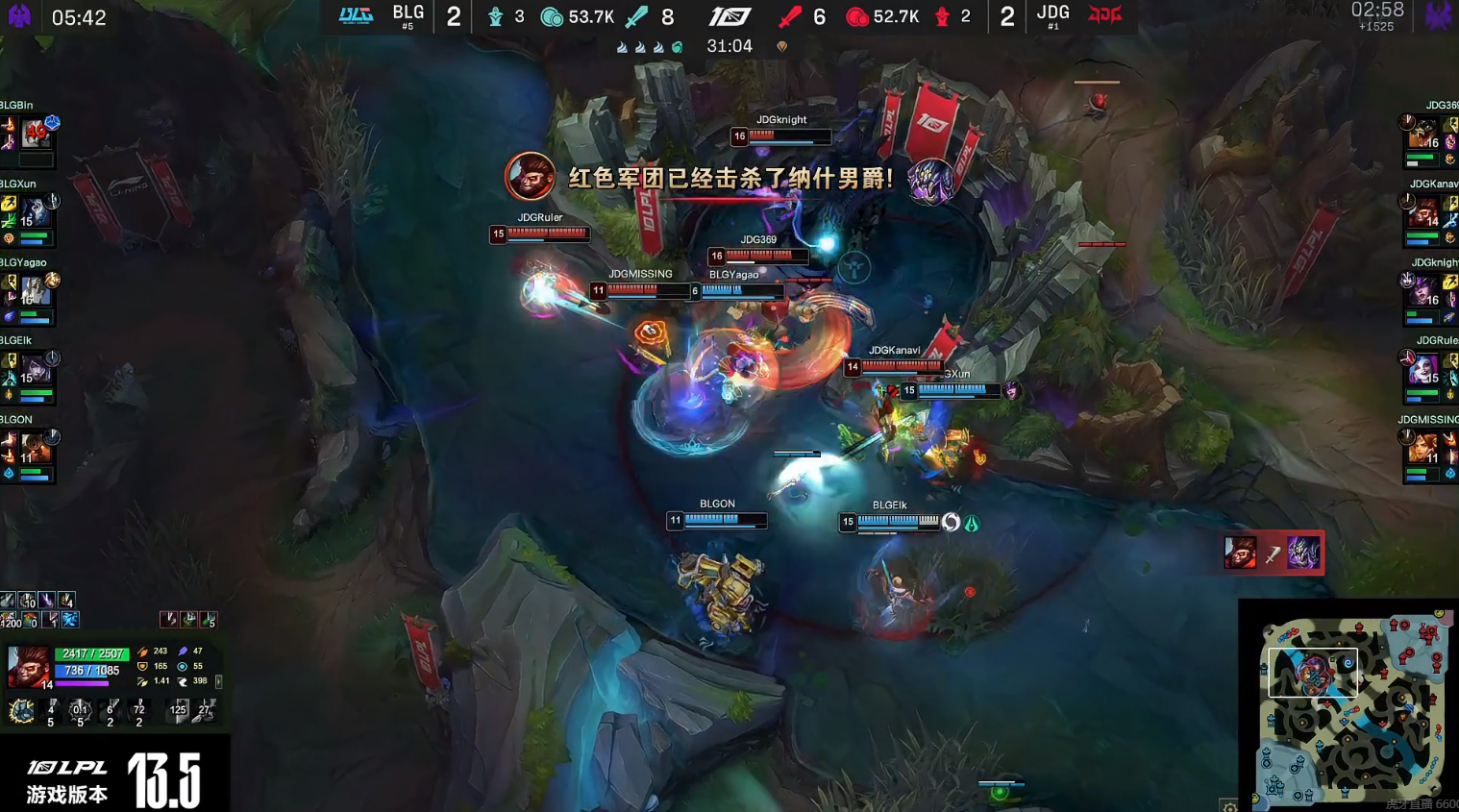1459x812 pixels.
Task: Click the kill notification frame in the top right
Action: pos(1273,553)
